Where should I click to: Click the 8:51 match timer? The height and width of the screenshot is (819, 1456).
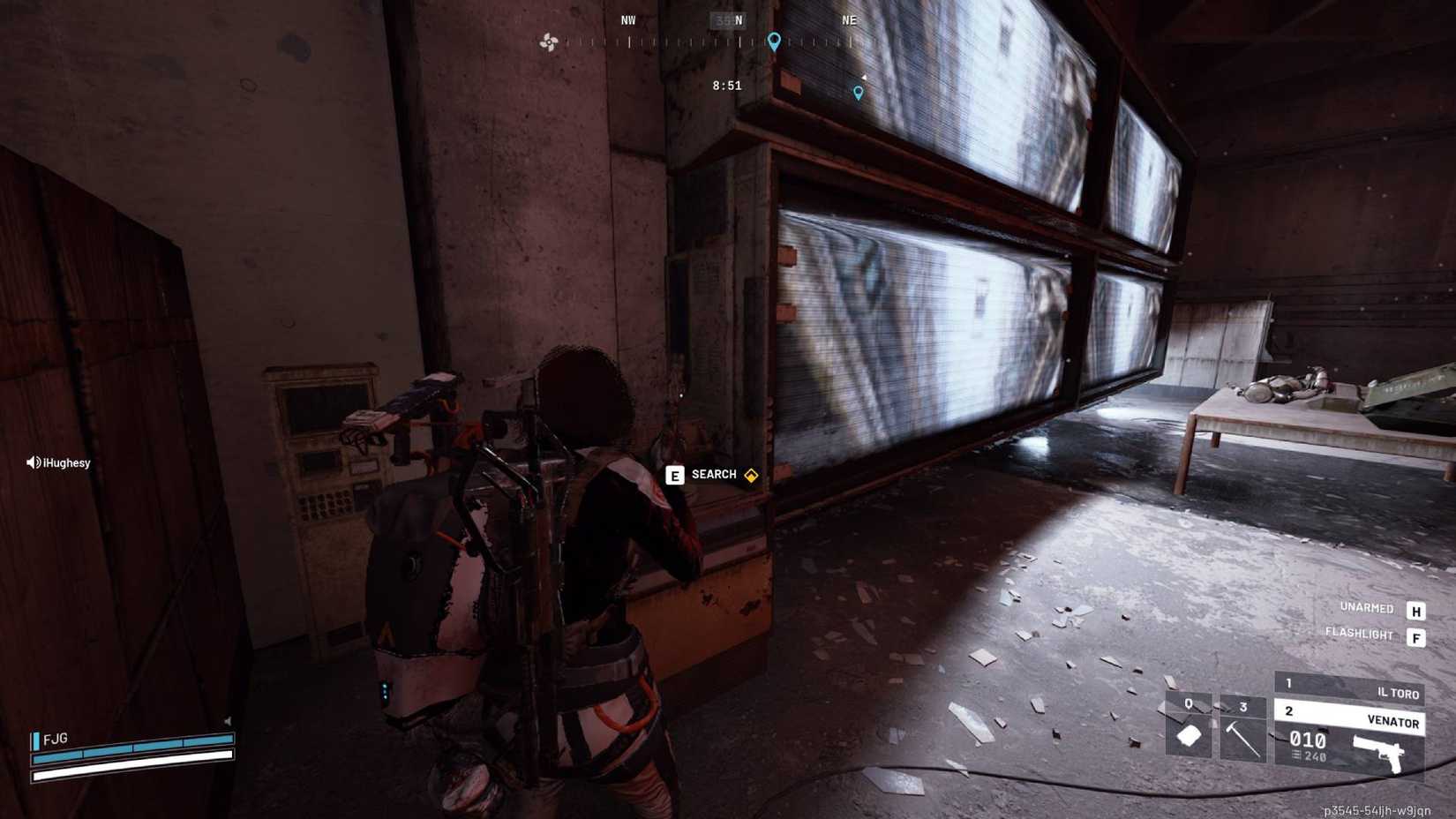727,85
